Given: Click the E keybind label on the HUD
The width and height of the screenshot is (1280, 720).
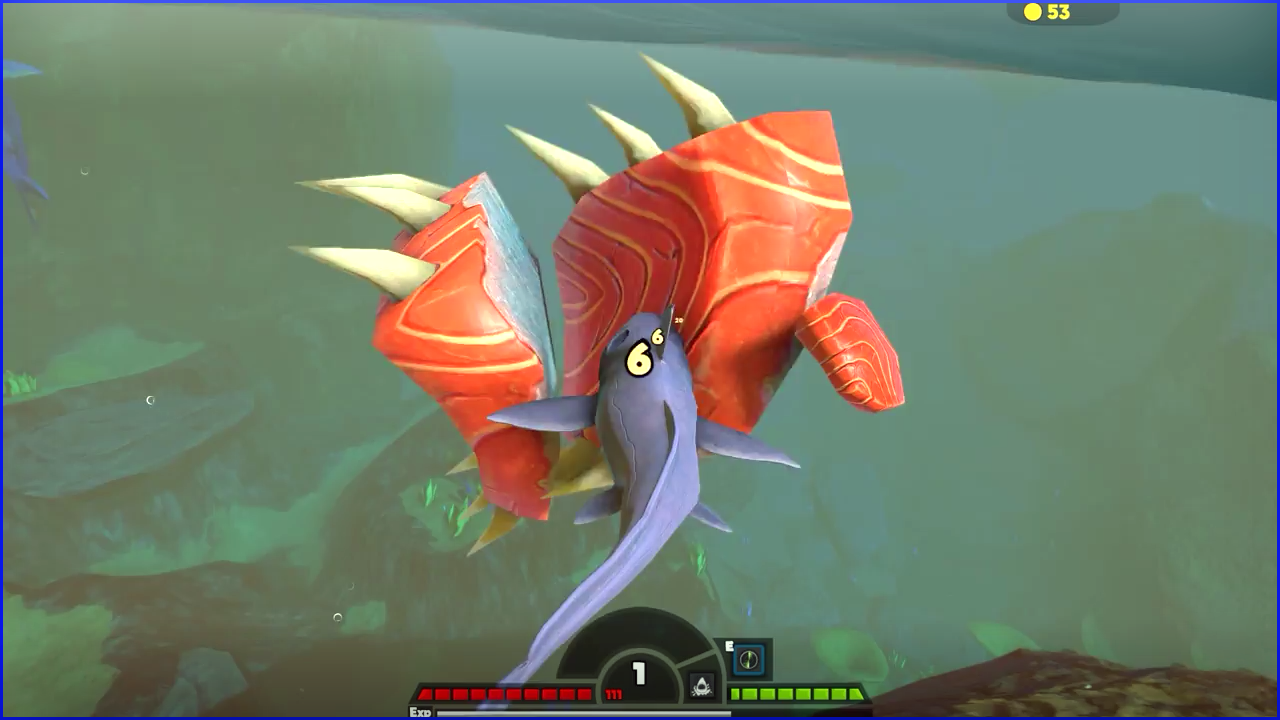Looking at the screenshot, I should point(731,645).
